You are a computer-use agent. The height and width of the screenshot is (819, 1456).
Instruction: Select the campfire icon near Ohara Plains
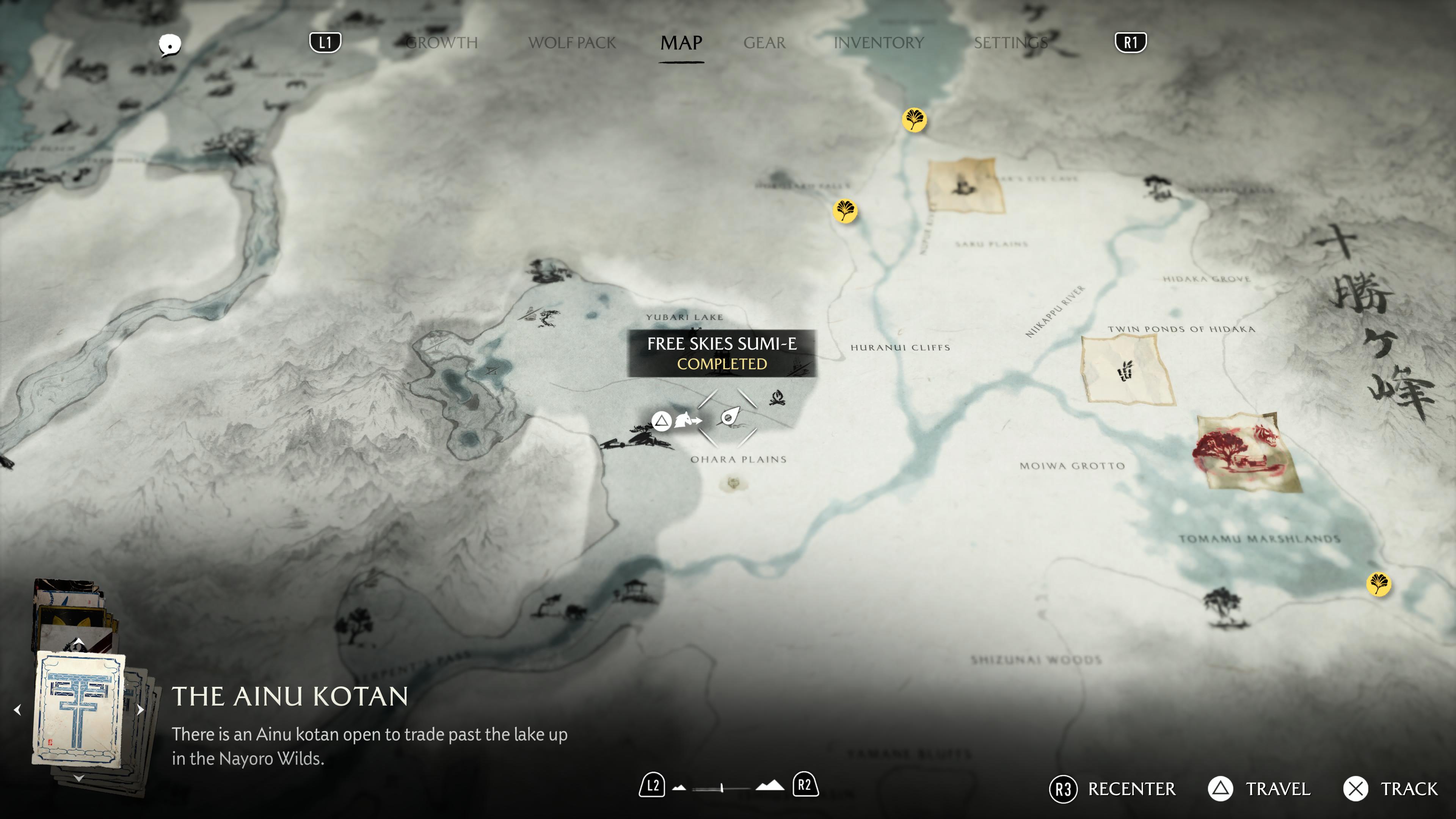[x=777, y=398]
